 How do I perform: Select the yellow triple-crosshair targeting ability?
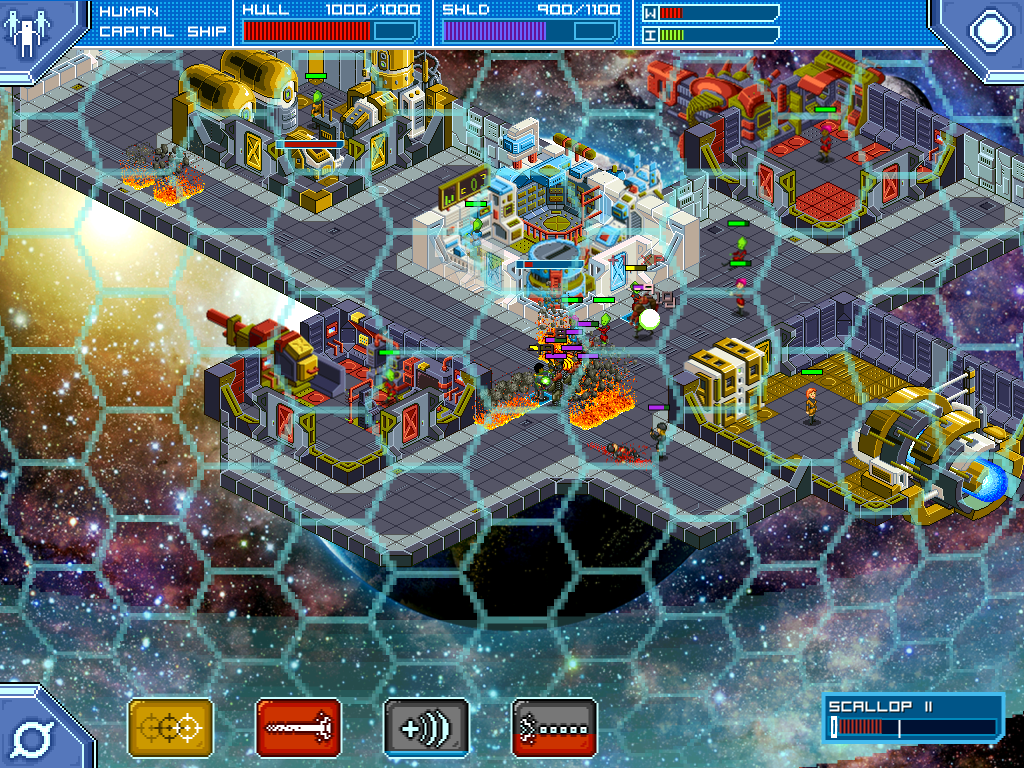coord(170,729)
